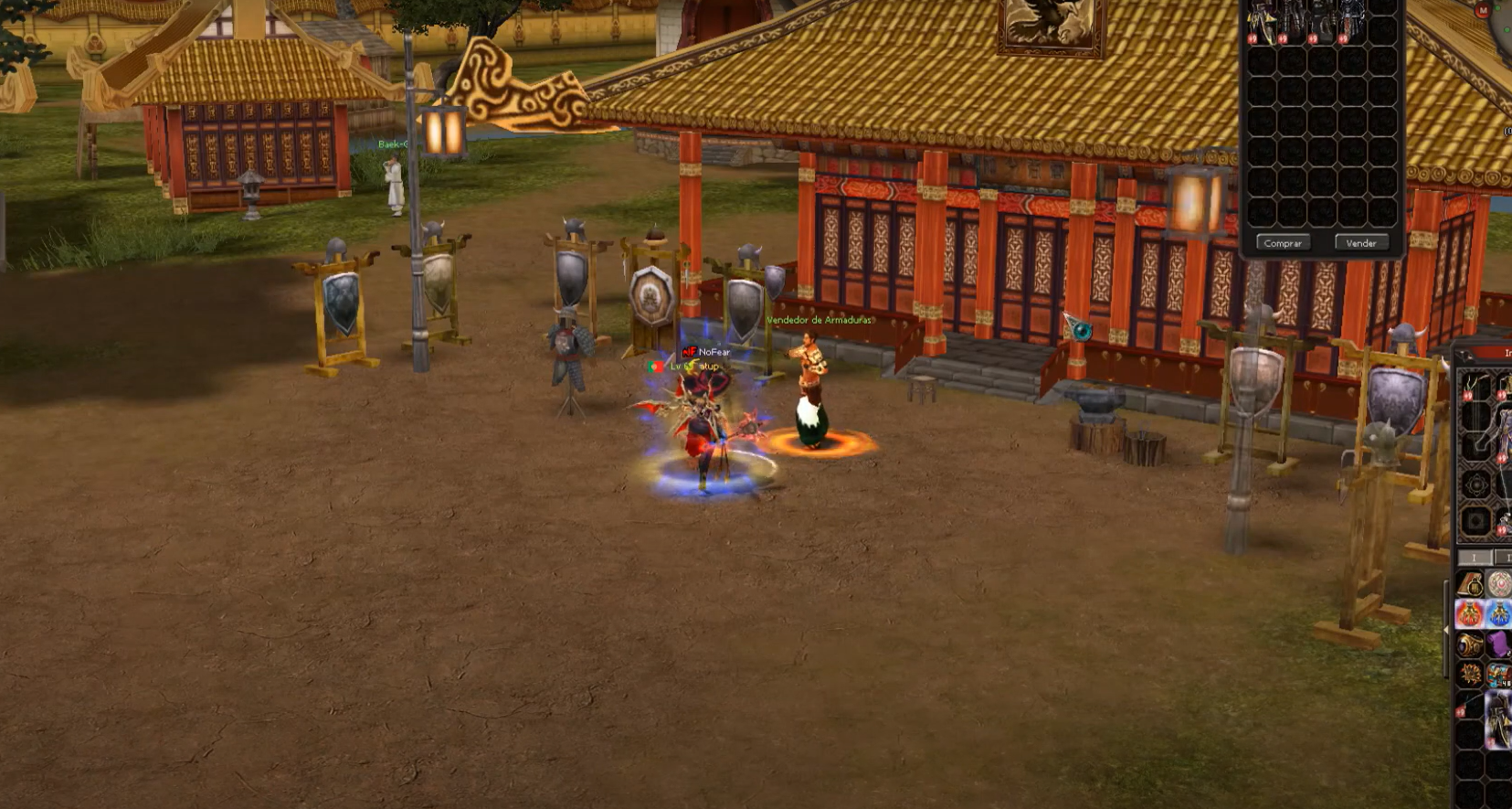Select the red potion in the inventory

point(1469,613)
